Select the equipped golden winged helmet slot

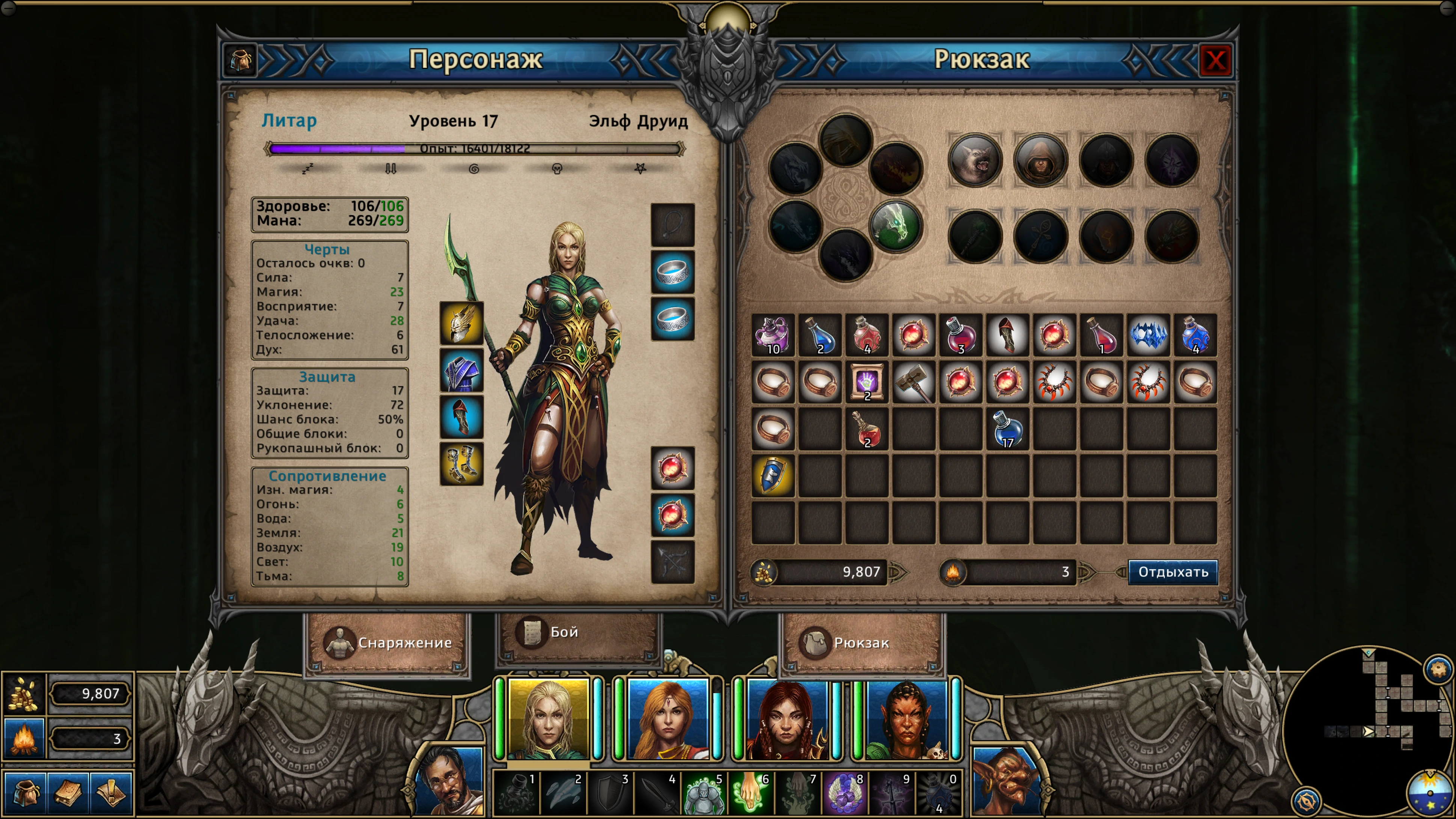461,323
